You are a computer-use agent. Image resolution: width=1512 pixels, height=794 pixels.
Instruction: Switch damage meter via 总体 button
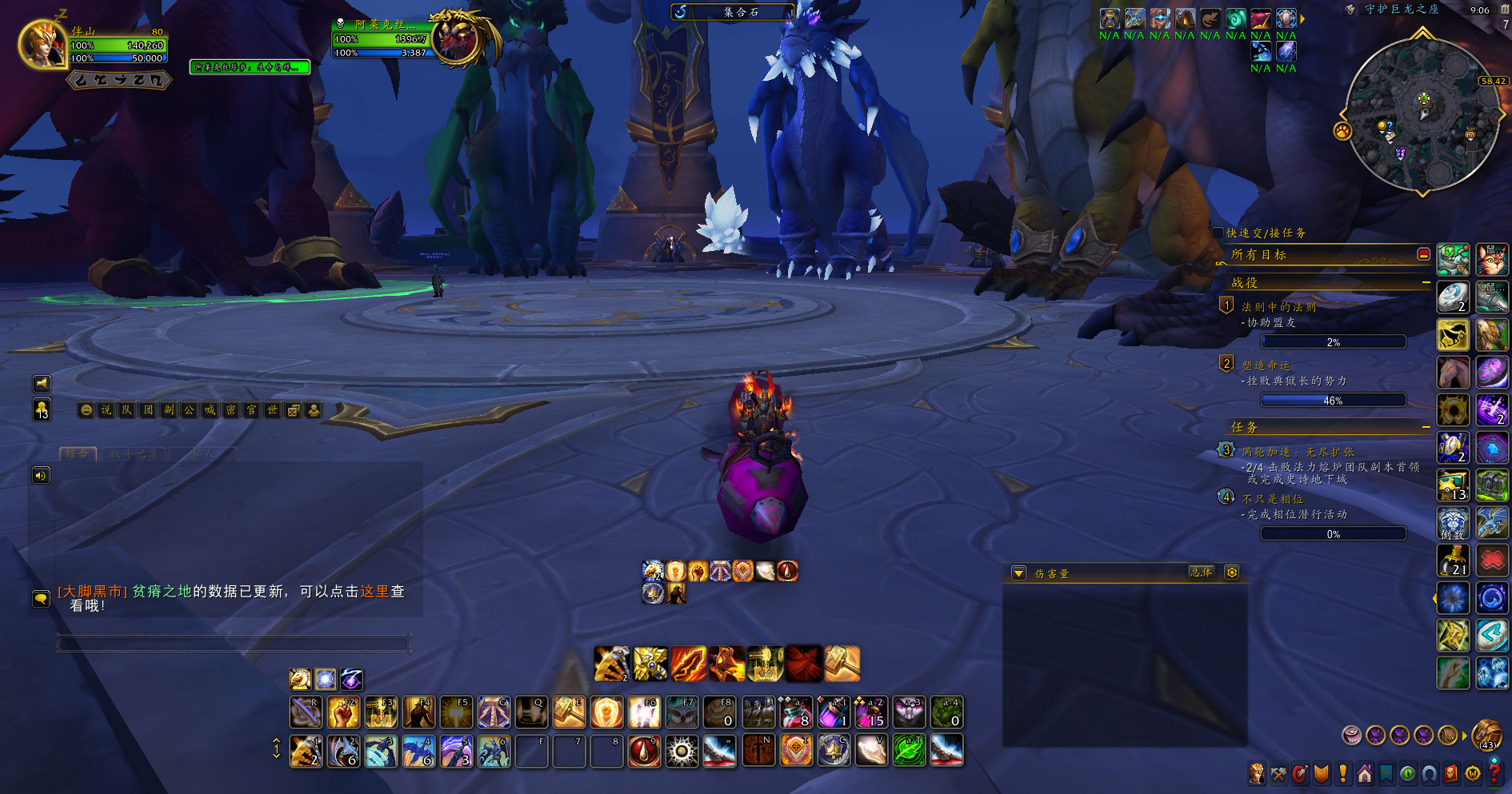1201,573
